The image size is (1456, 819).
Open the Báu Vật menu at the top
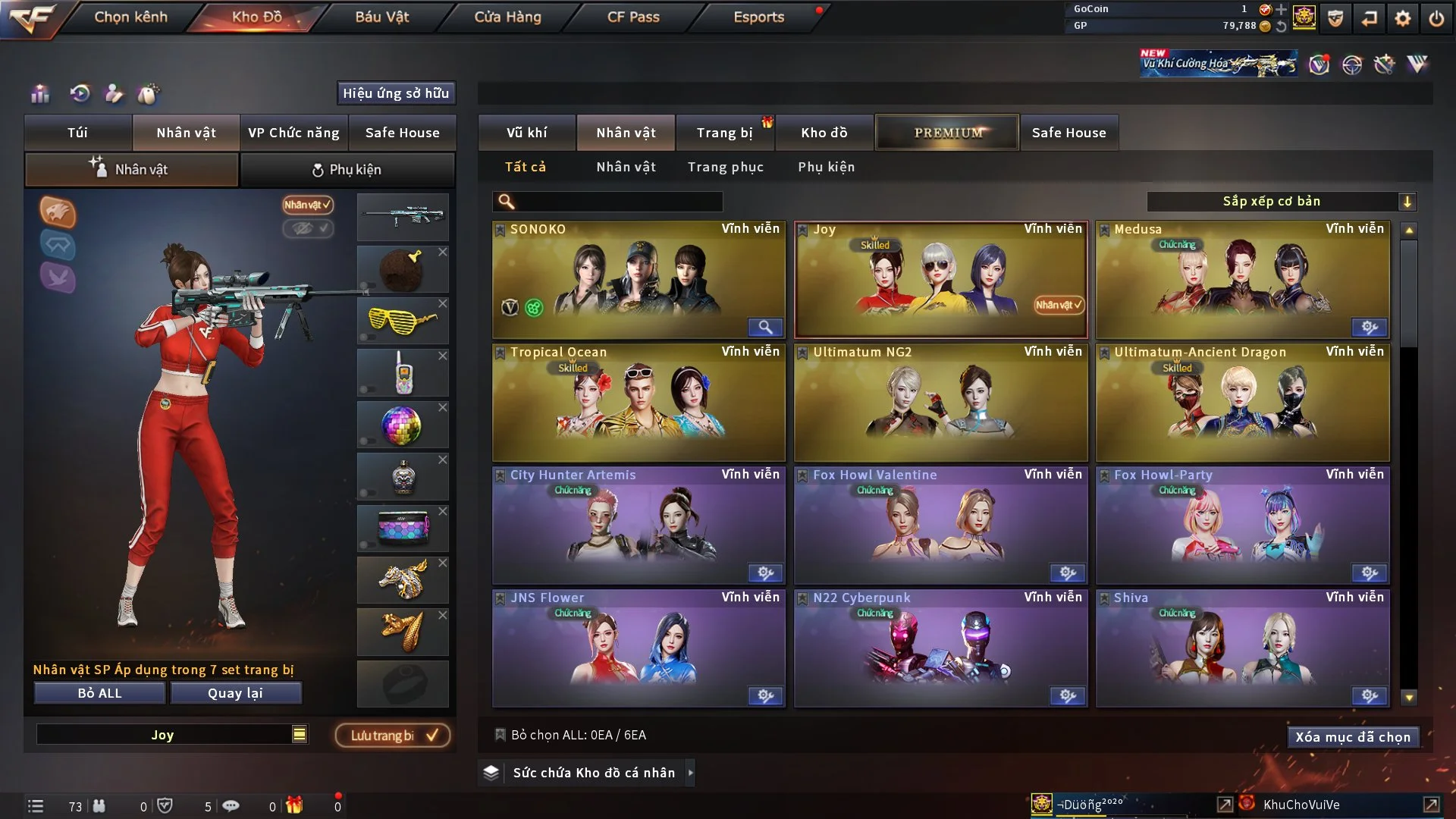382,17
